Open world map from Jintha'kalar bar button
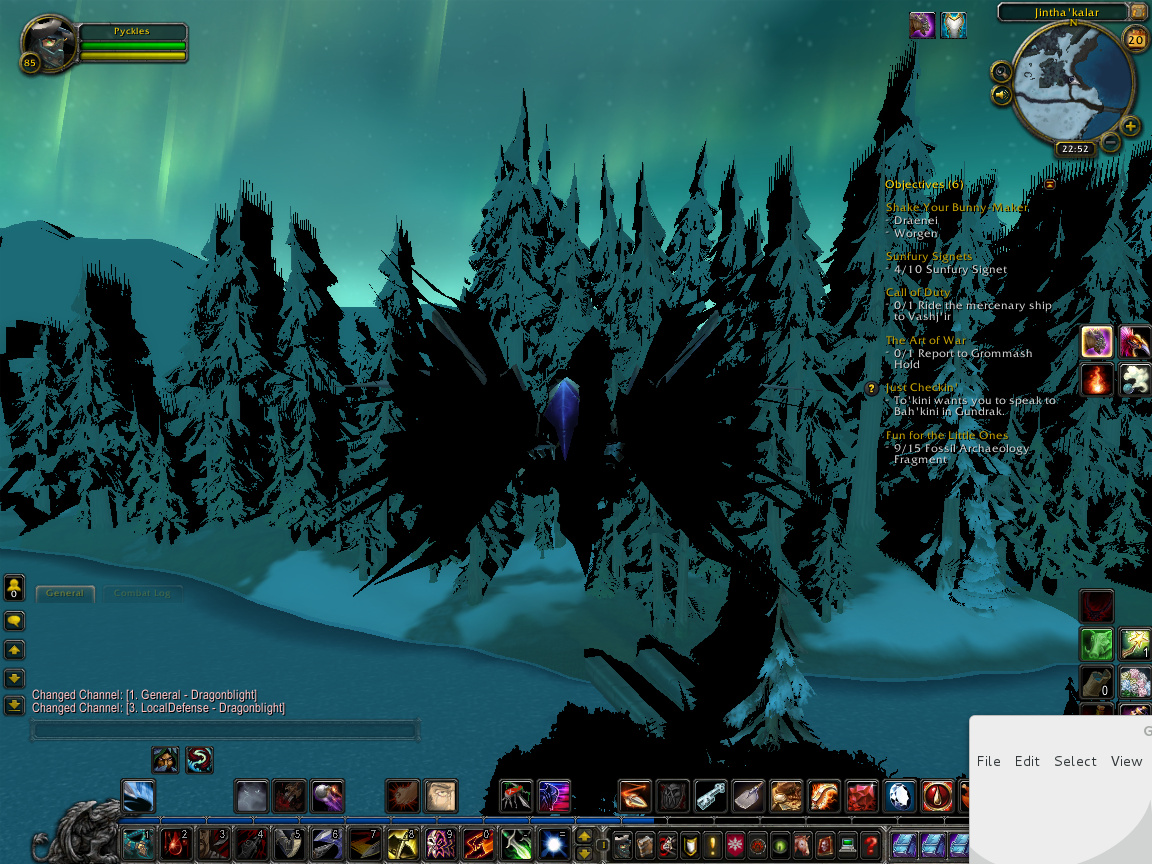The width and height of the screenshot is (1152, 864). tap(1137, 12)
